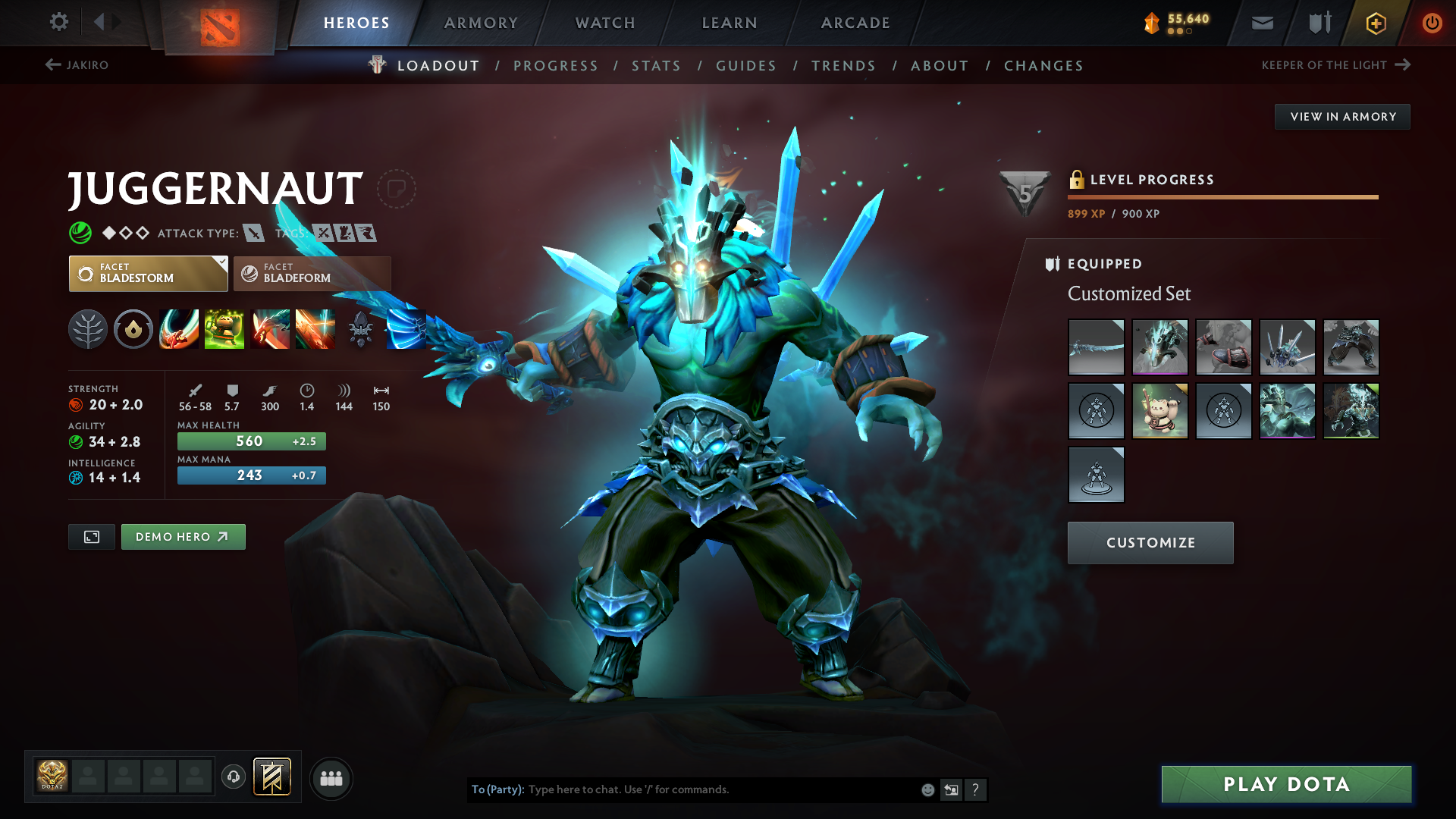Open the Lucky Cat ability icon
The image size is (1456, 819).
coord(224,328)
